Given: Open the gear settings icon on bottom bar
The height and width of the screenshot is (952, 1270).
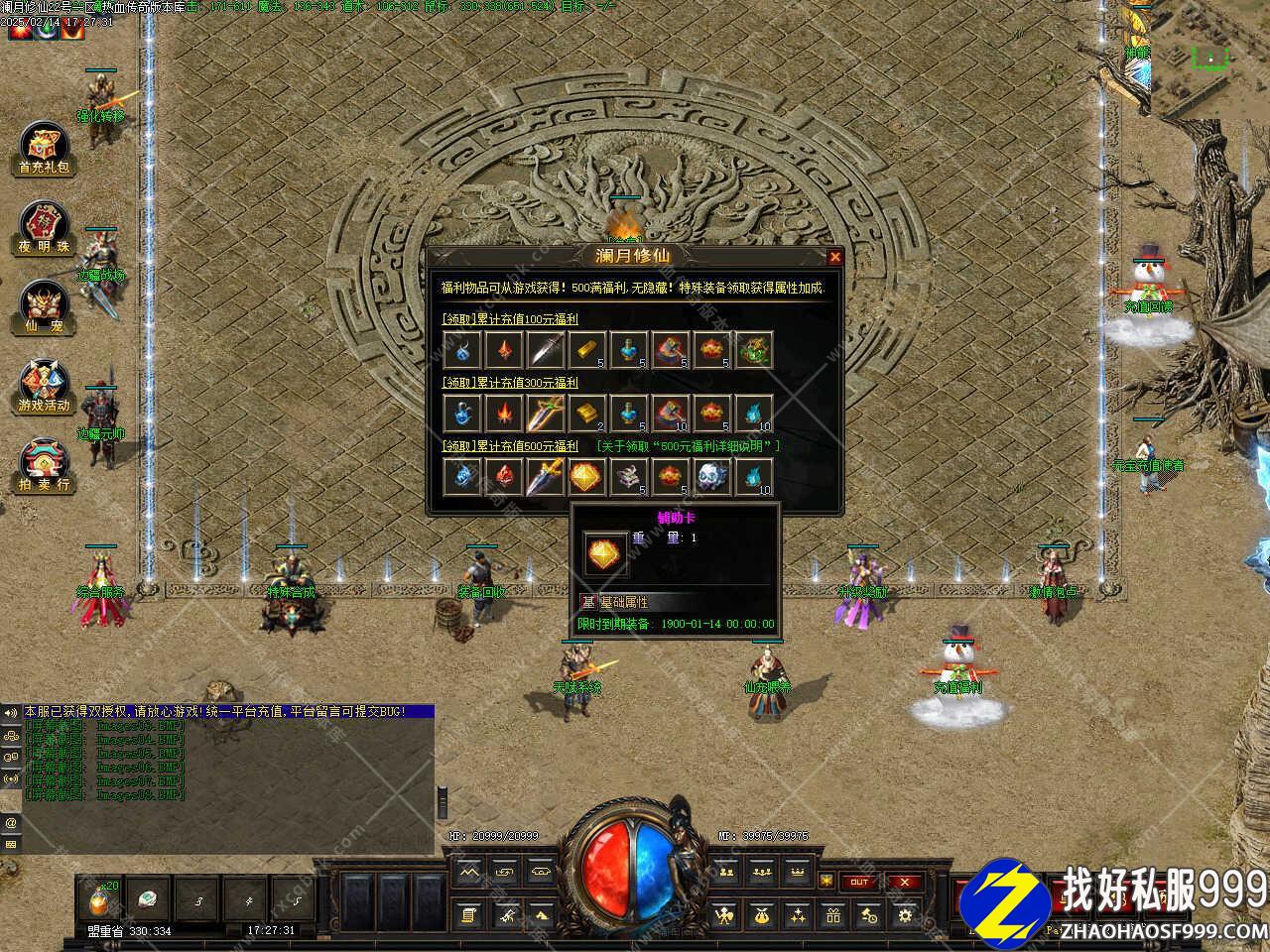Looking at the screenshot, I should pos(905,915).
